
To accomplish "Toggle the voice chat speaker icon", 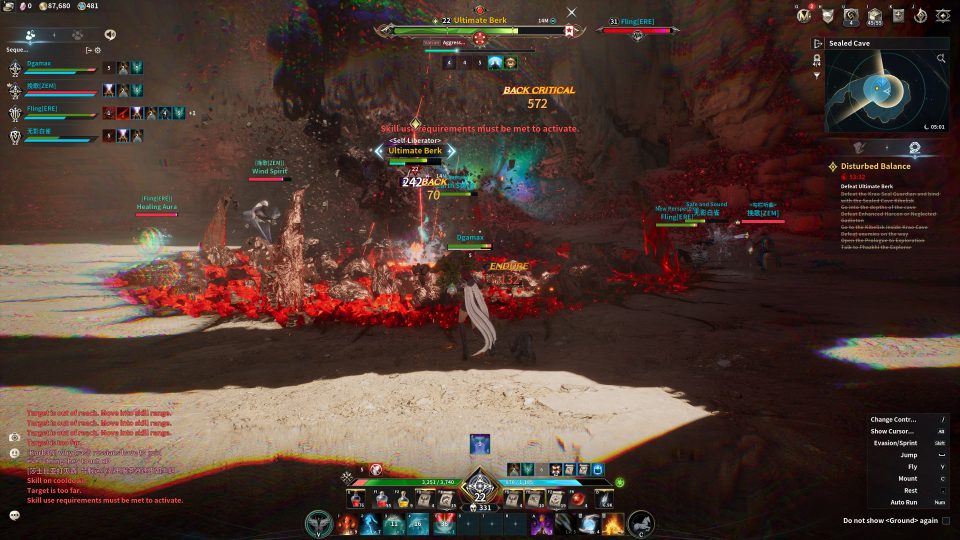I will click(x=109, y=34).
